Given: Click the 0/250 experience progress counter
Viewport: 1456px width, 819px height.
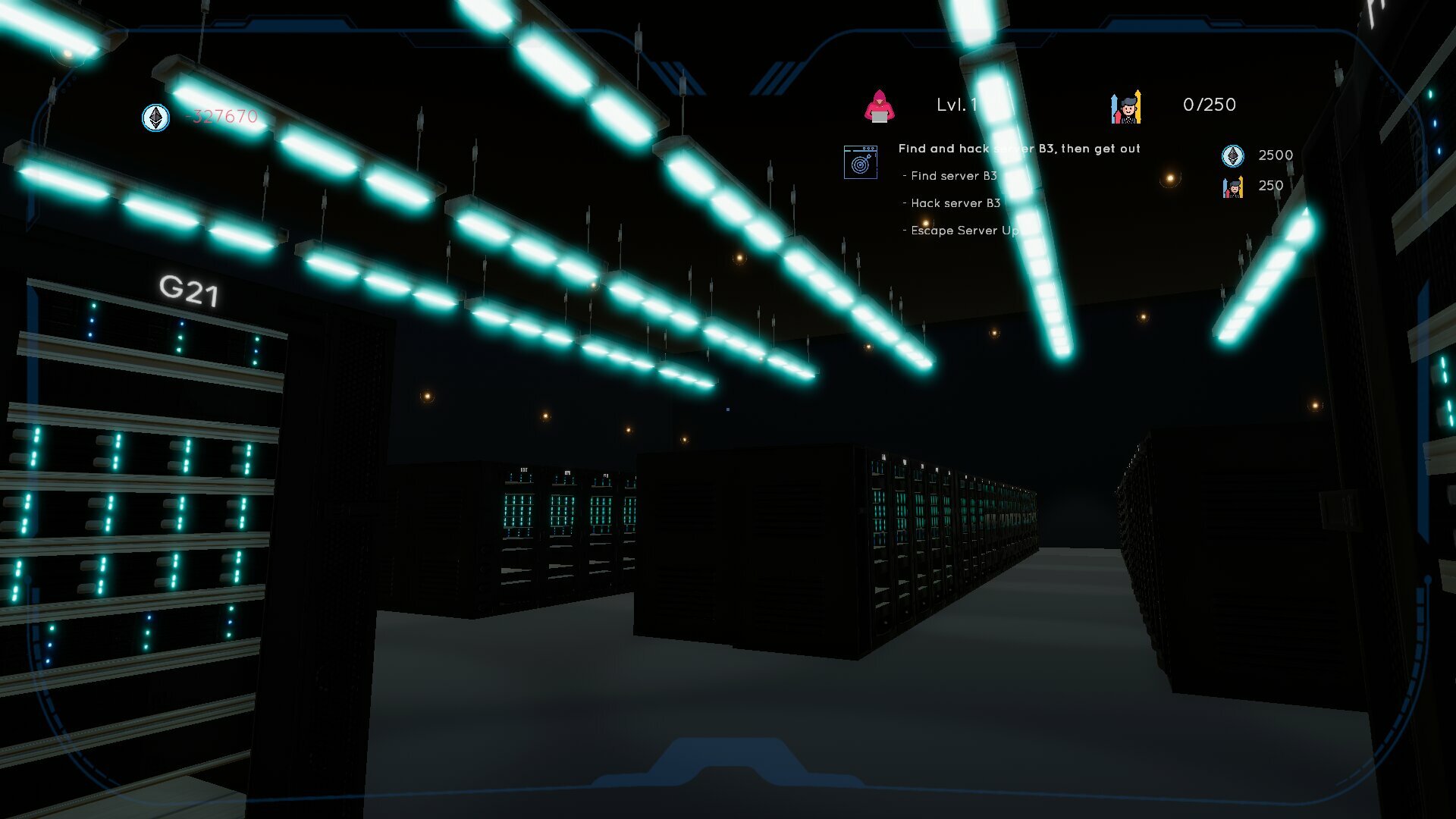Looking at the screenshot, I should [1209, 105].
